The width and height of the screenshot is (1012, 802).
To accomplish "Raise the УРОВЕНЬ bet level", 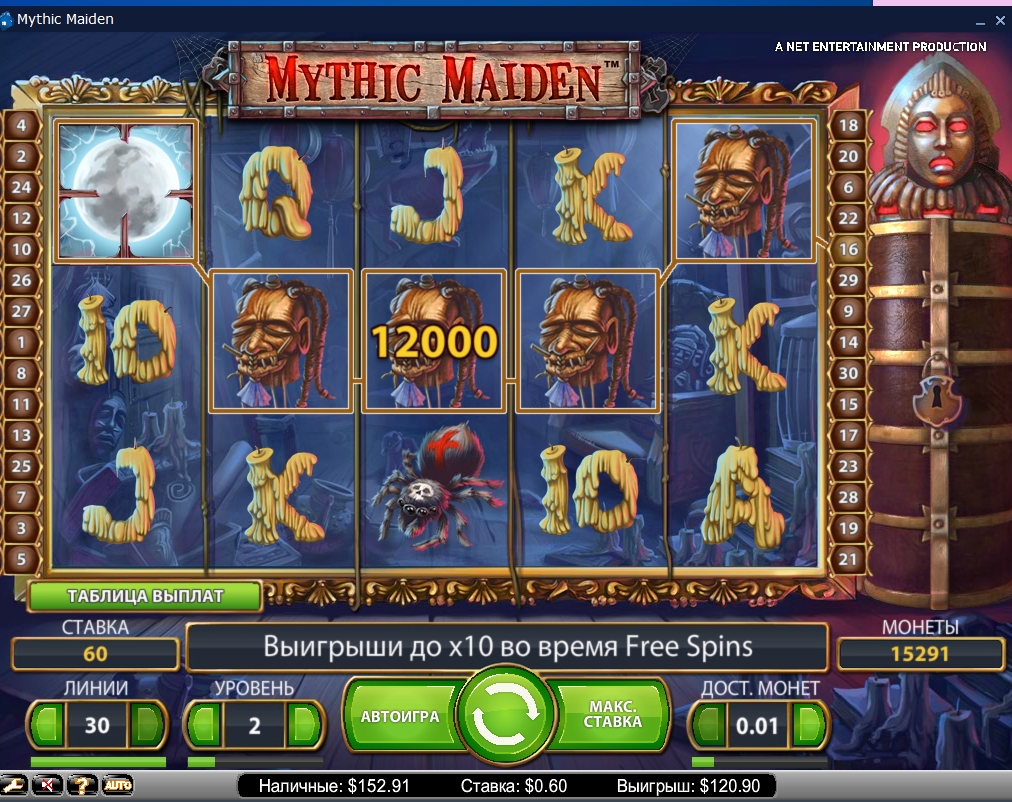I will (306, 724).
